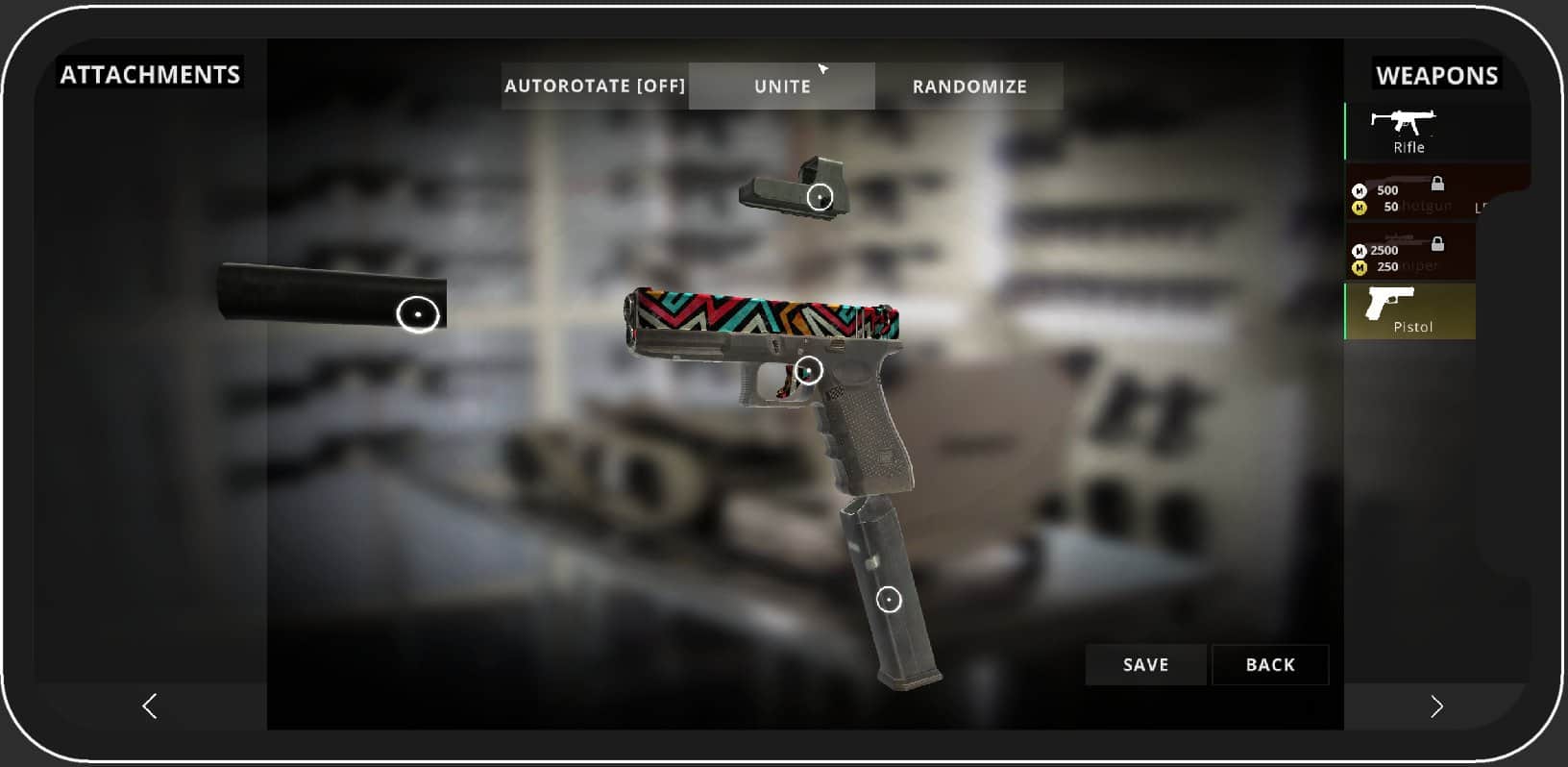
Task: Click RANDOMIZE to randomize the loadout
Action: 969,86
